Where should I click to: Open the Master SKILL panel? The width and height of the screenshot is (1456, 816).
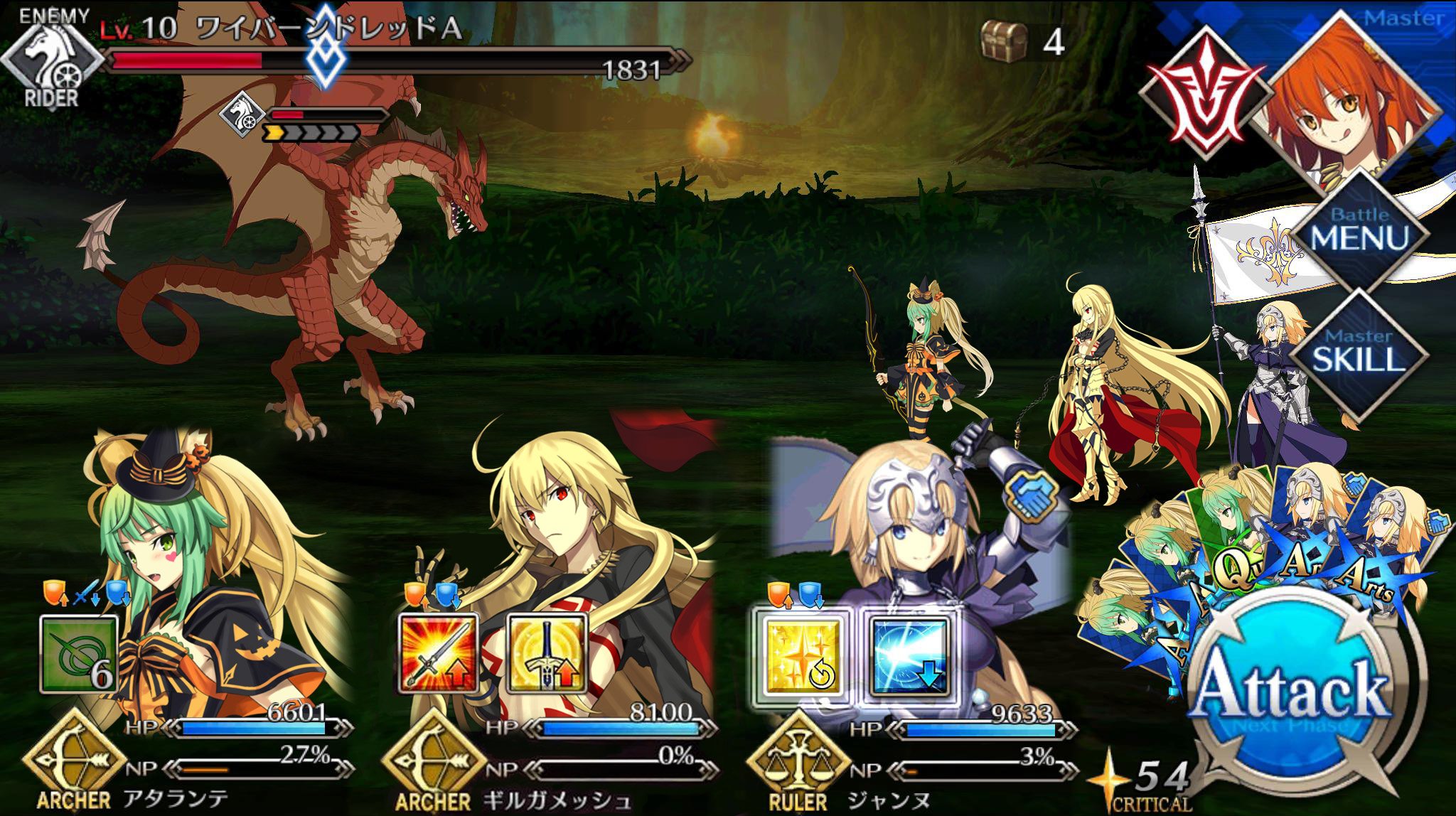tap(1359, 353)
